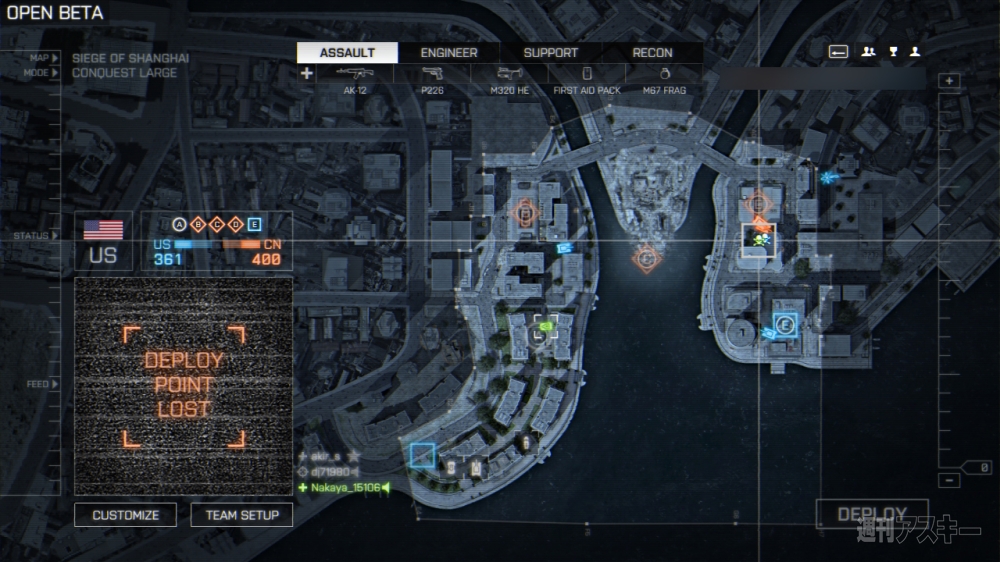Pick the M67 Frag grenade slot
This screenshot has width=1000, height=562.
pyautogui.click(x=664, y=79)
